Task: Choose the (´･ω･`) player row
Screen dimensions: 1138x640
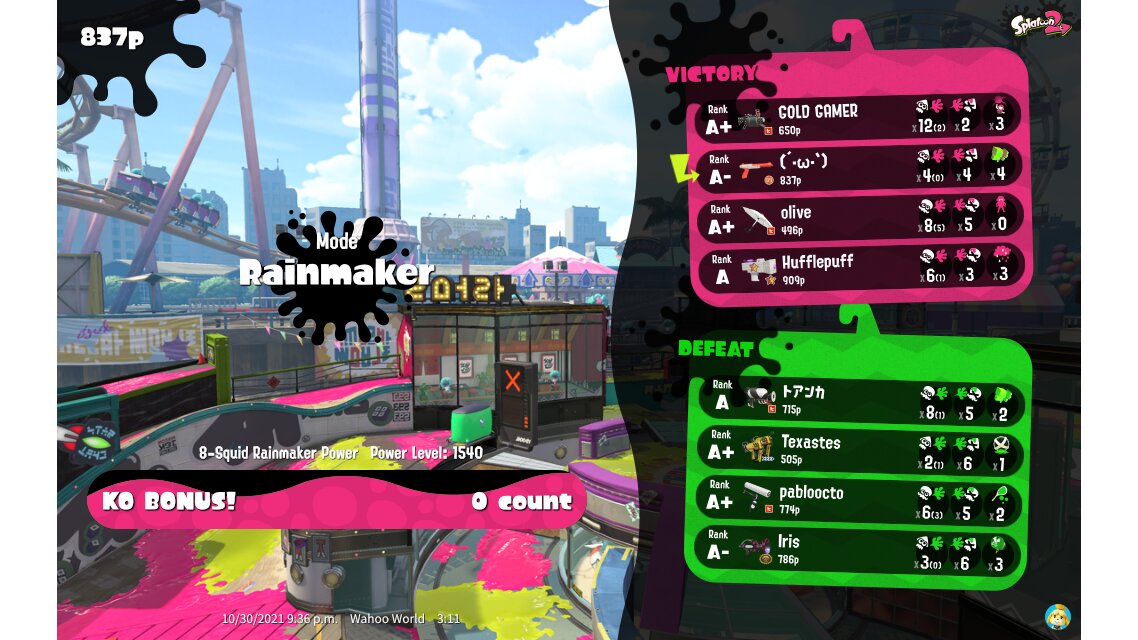Action: [x=858, y=168]
